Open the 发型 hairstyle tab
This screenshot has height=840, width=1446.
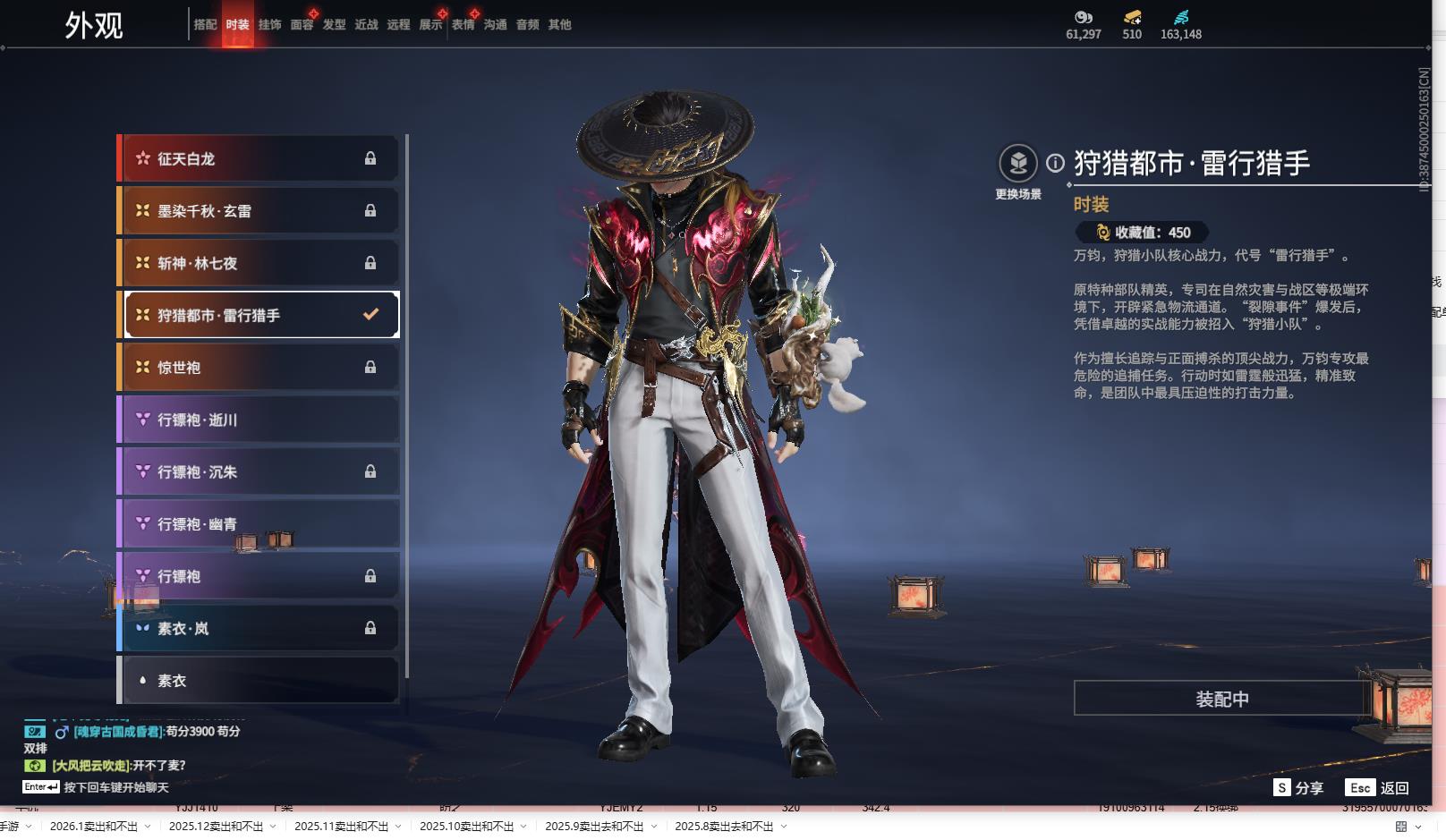[x=334, y=25]
